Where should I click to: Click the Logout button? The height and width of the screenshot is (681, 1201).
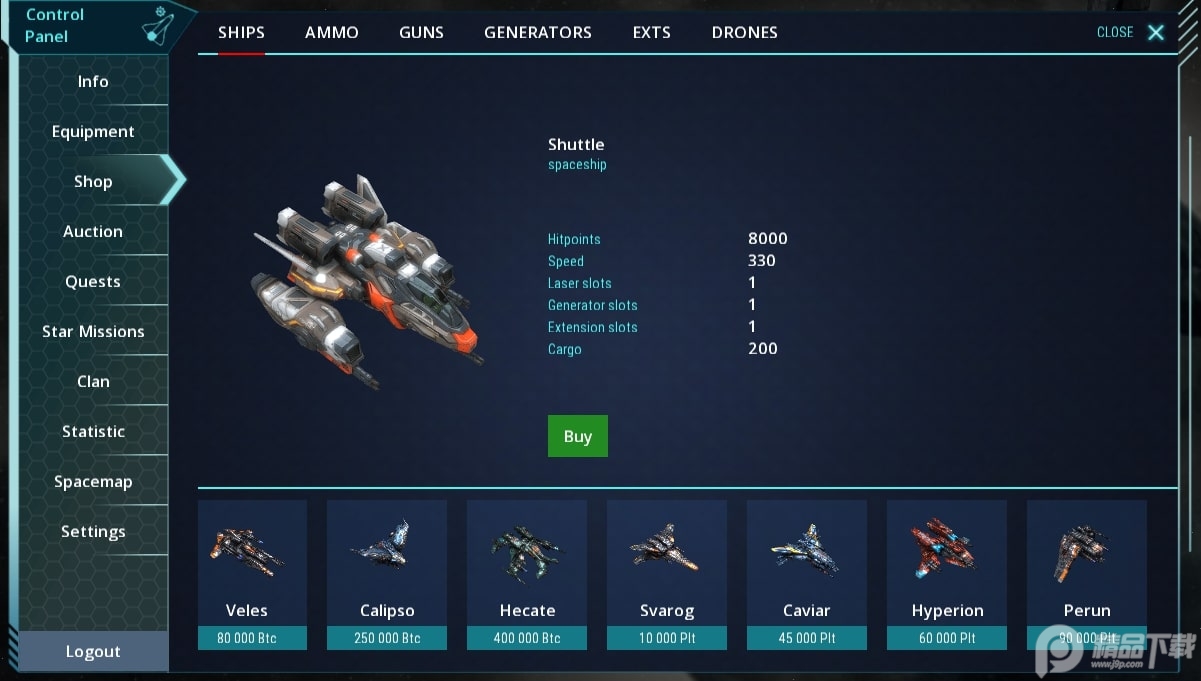(93, 652)
